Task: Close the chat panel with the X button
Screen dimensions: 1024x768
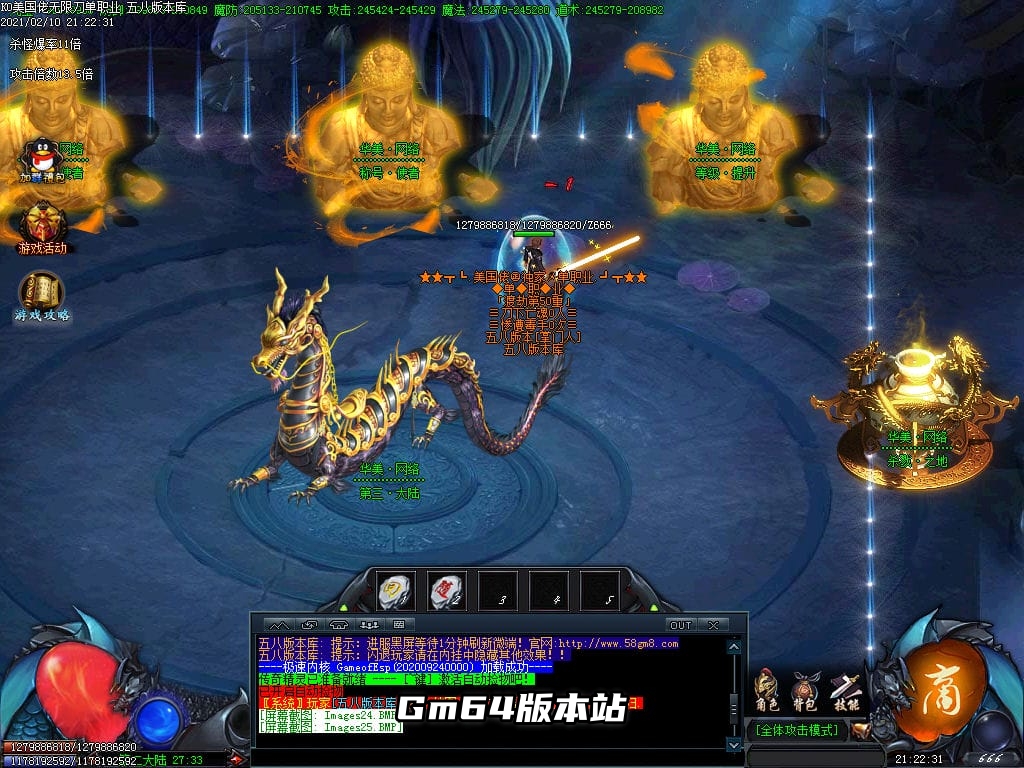Action: tap(713, 625)
